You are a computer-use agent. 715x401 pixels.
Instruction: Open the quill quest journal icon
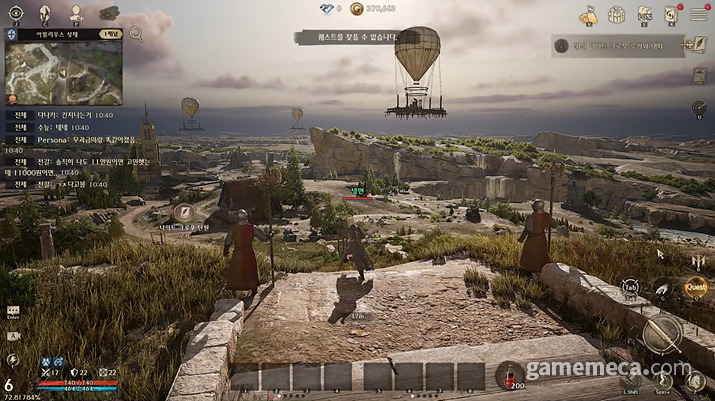699,45
